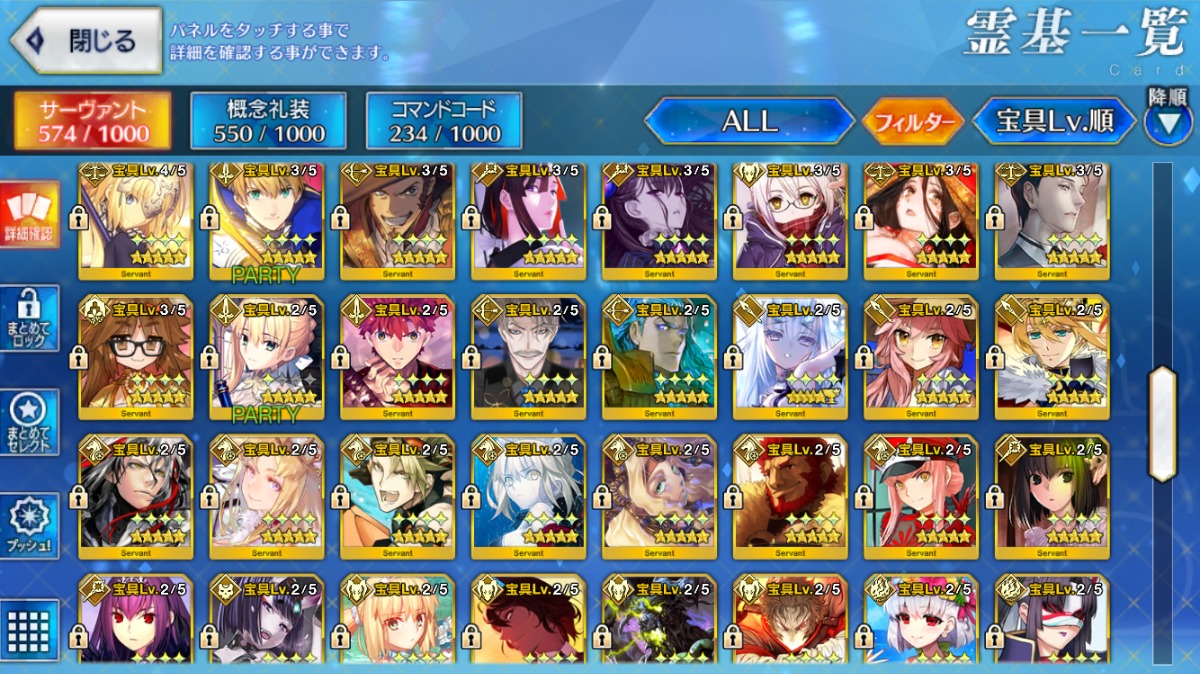Image resolution: width=1200 pixels, height=674 pixels.
Task: Tap the まとめてセレクト button
Action: 28,421
